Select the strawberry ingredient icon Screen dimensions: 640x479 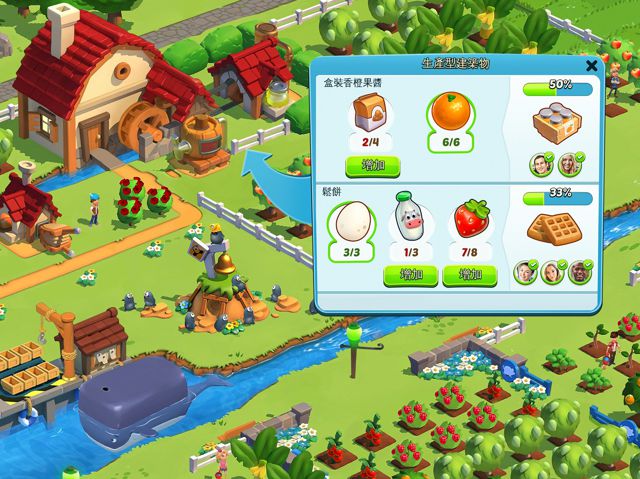click(469, 220)
